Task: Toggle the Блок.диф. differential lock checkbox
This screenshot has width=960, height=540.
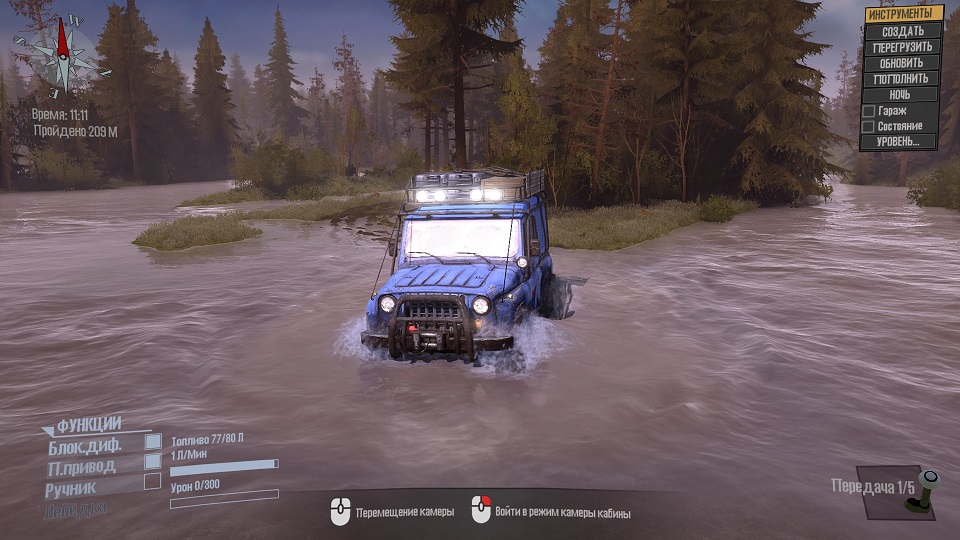Action: (x=153, y=441)
